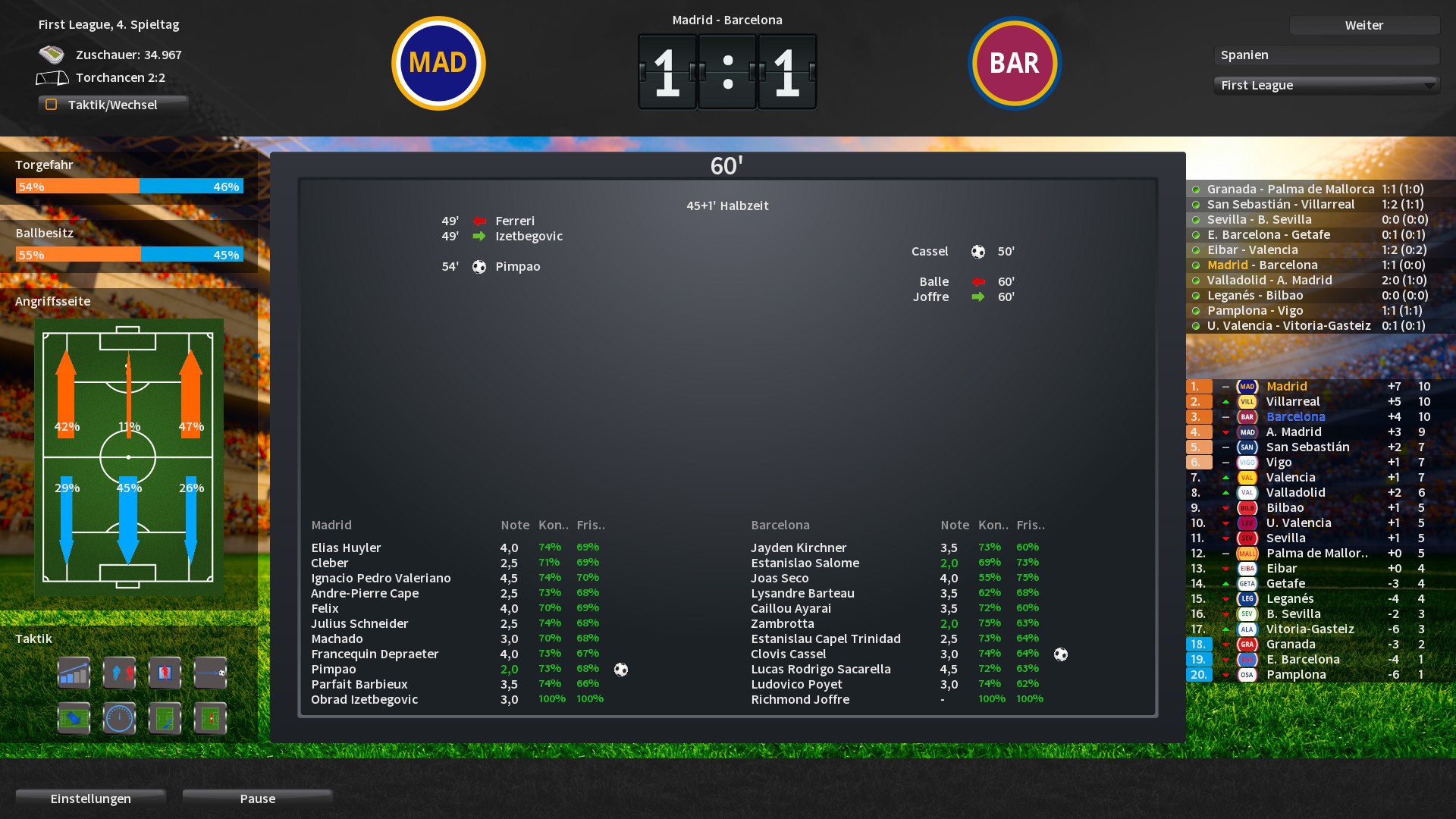Click the stadium icon beside Zuschauer count

point(52,54)
